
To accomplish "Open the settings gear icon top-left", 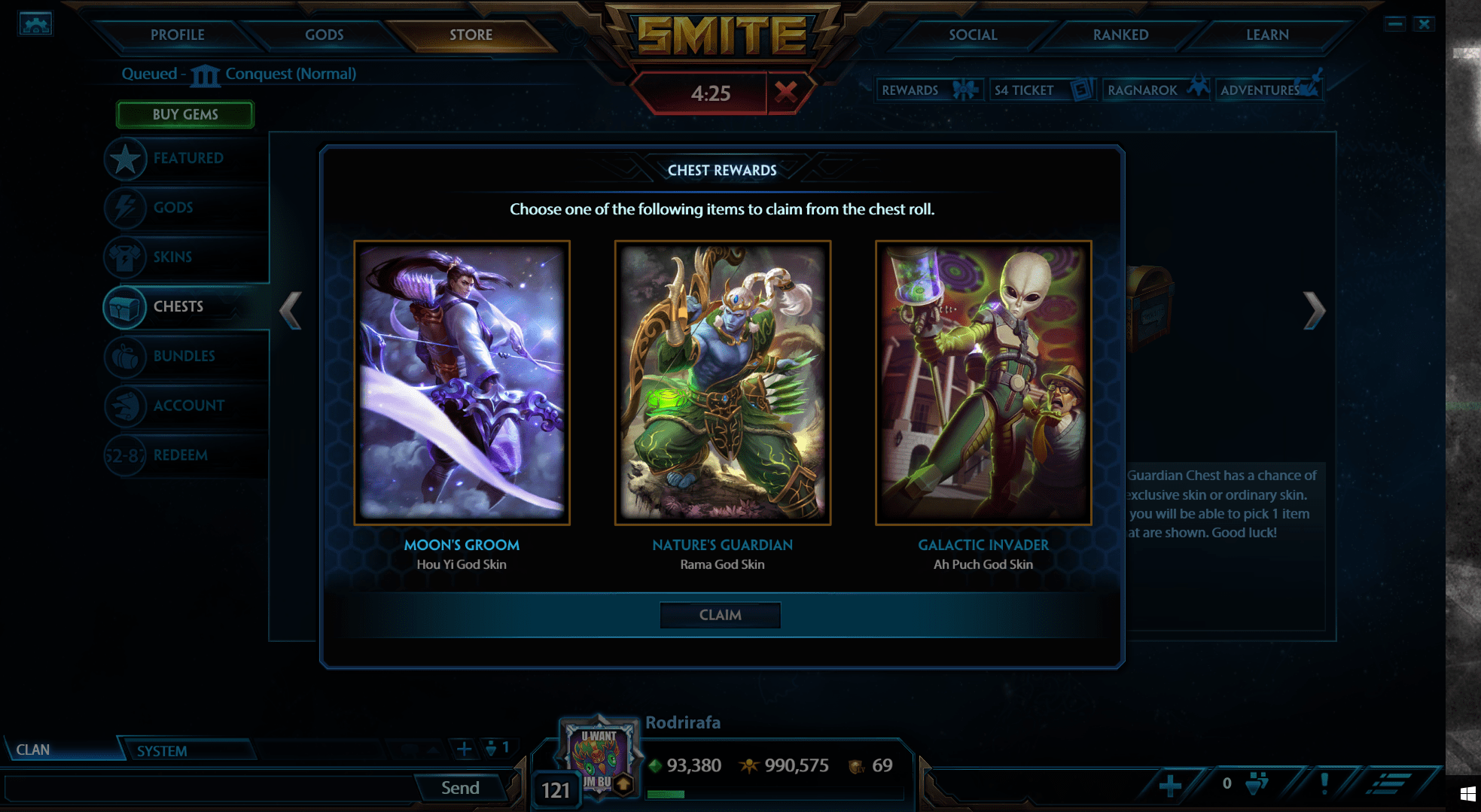I will tap(34, 24).
